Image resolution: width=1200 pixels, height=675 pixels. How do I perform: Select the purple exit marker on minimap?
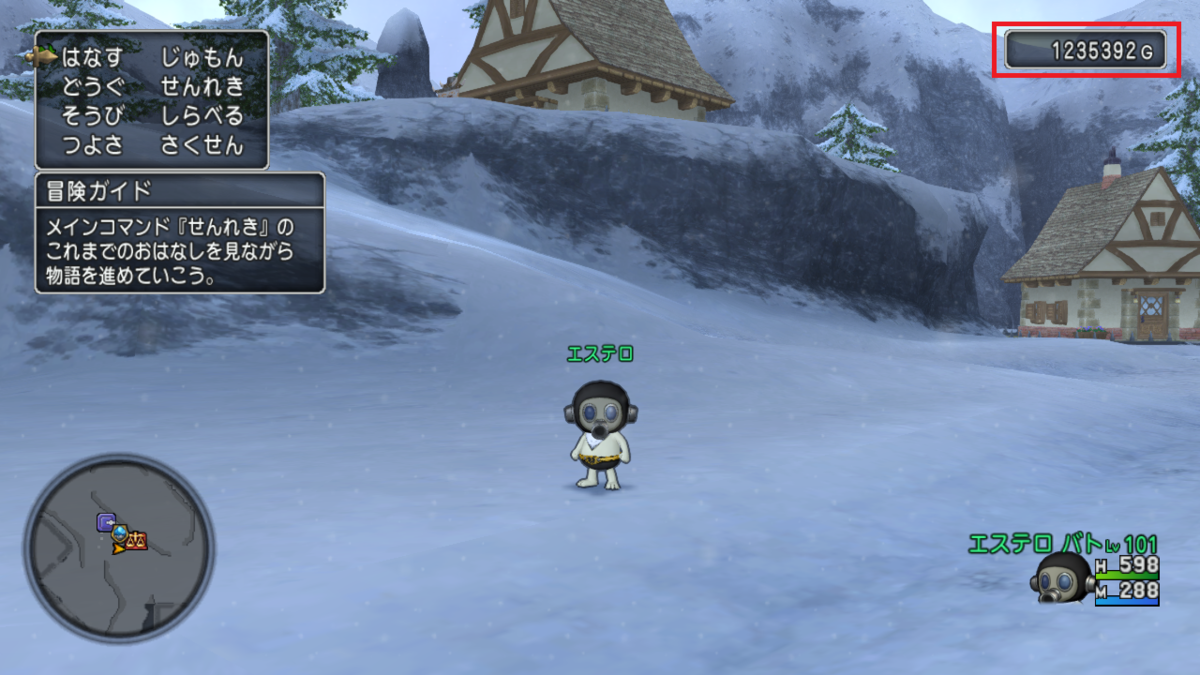click(105, 521)
